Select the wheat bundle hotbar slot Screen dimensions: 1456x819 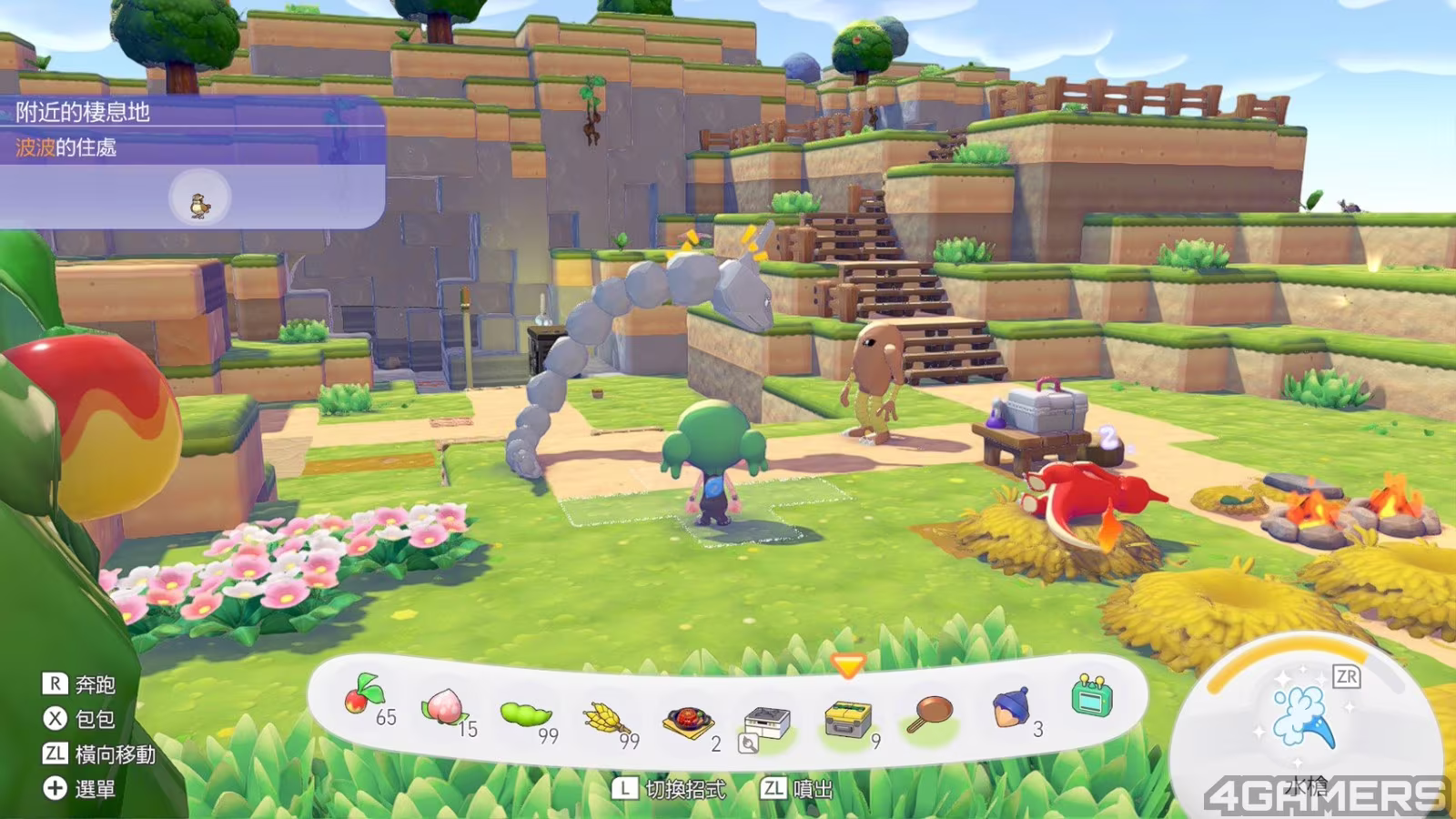606,720
